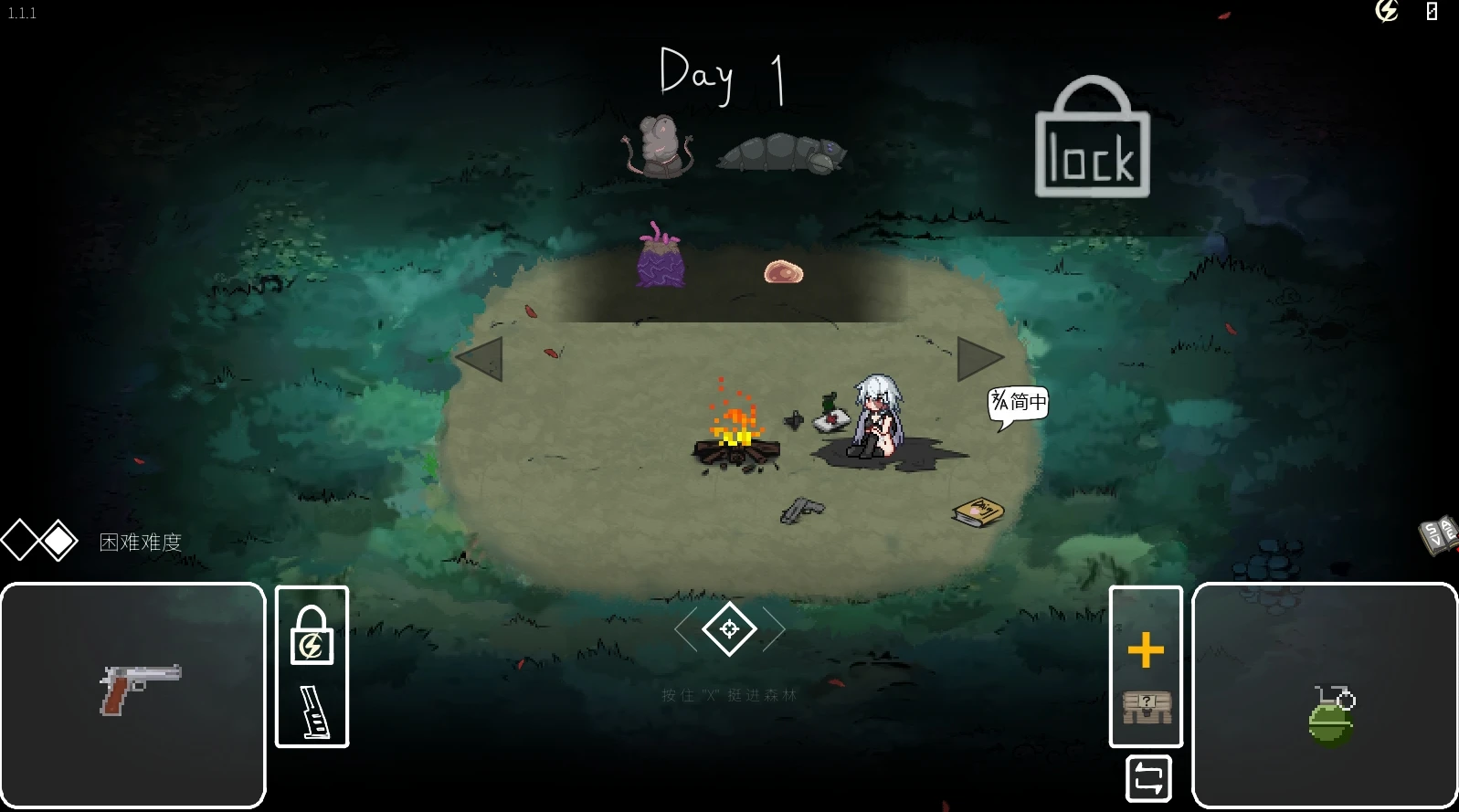Open the SAVE book icon
Viewport: 1459px width, 812px height.
1438,534
